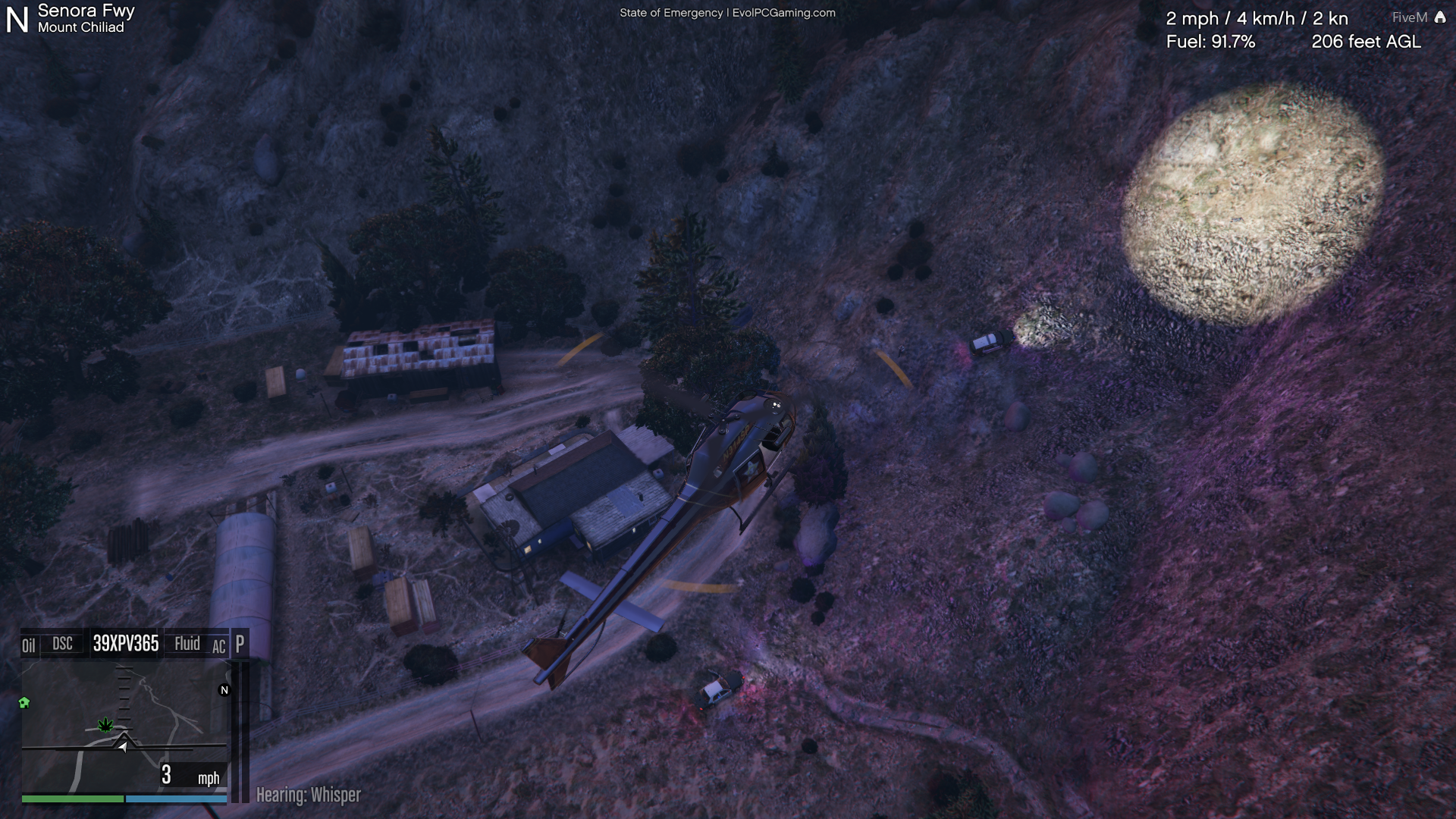Click the minimap in the corner
1456x819 pixels.
124,726
